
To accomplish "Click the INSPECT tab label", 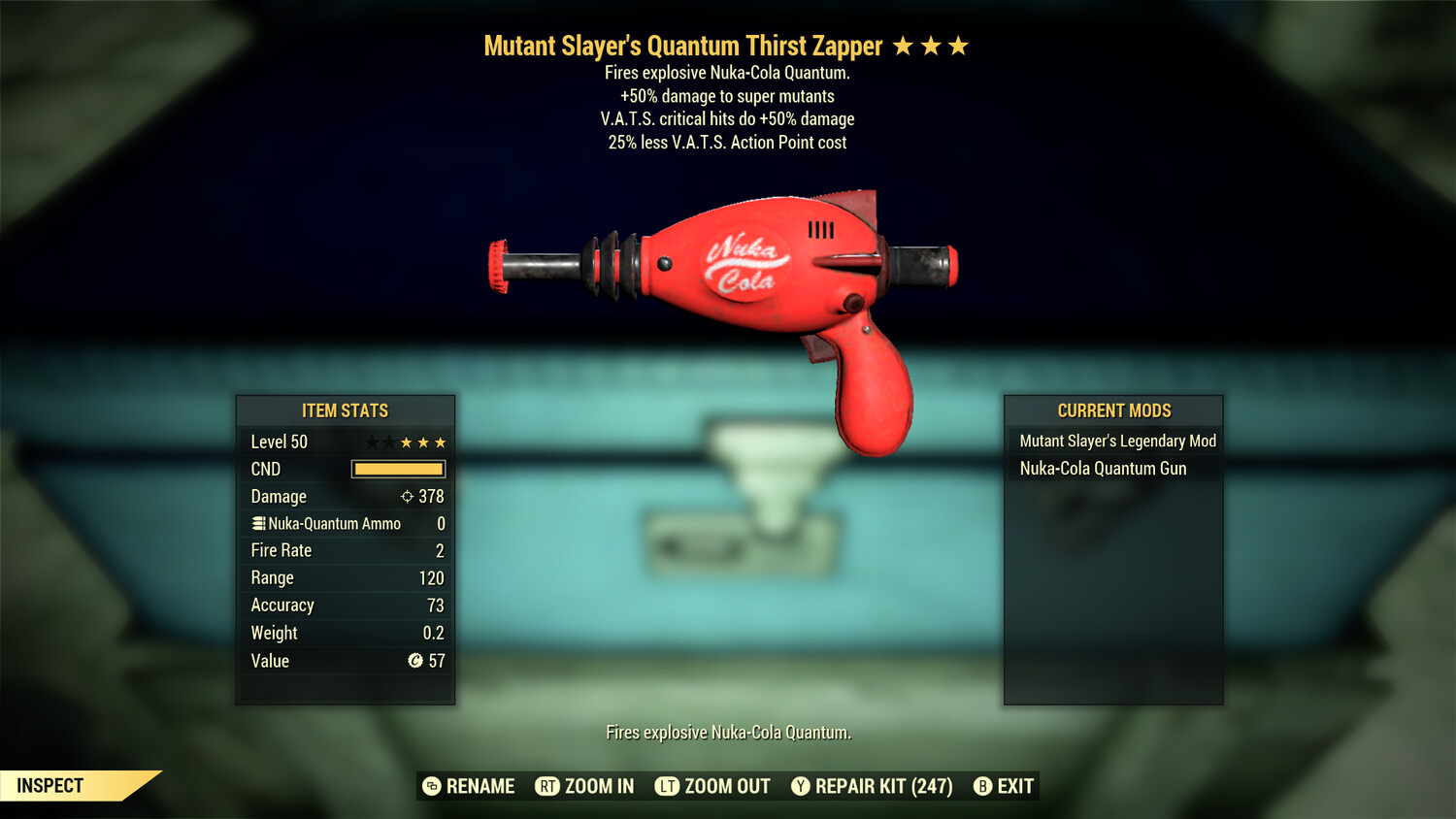I will coord(50,786).
